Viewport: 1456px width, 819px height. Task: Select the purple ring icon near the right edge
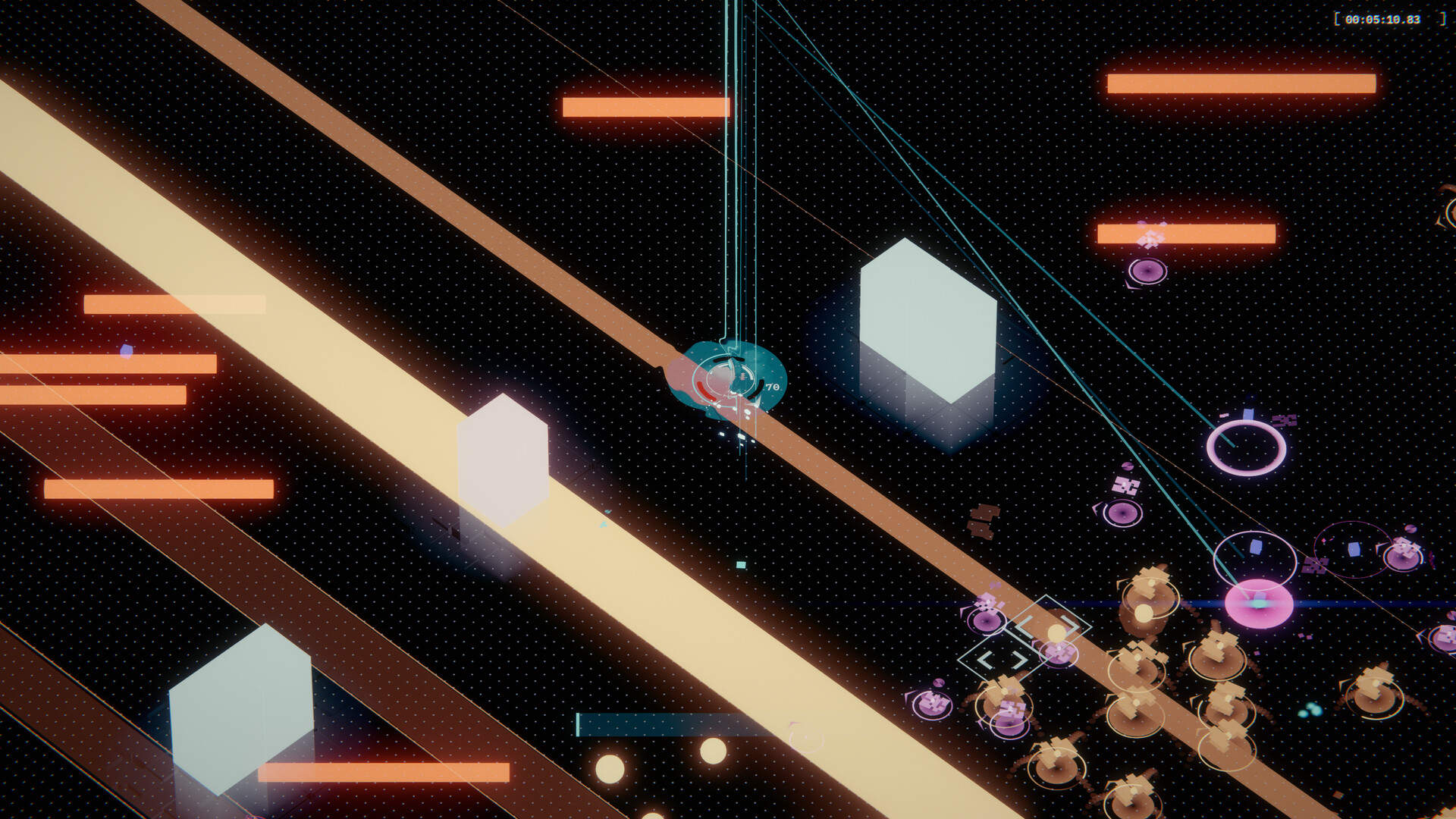(x=1246, y=447)
